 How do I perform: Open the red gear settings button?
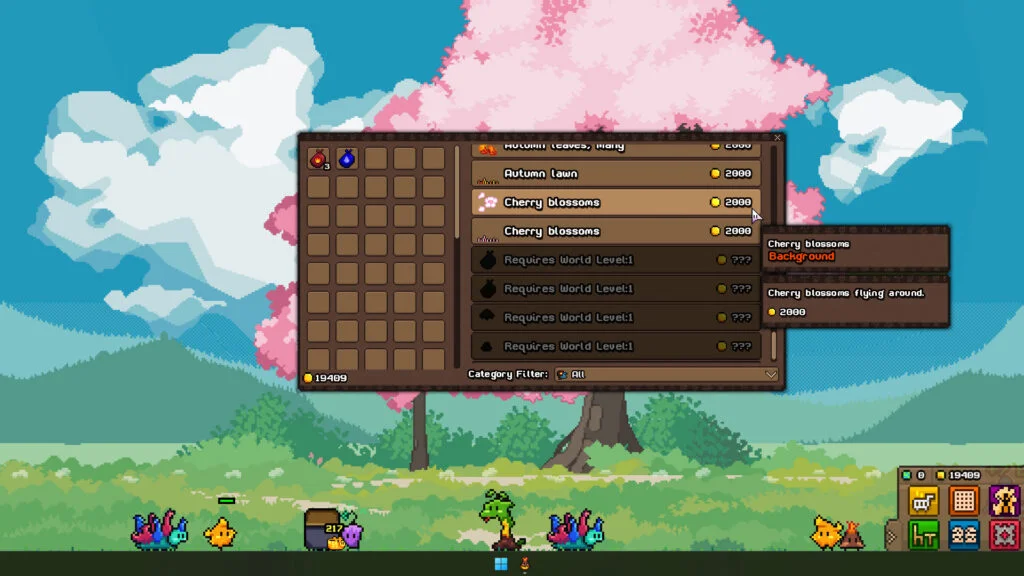coord(1004,535)
